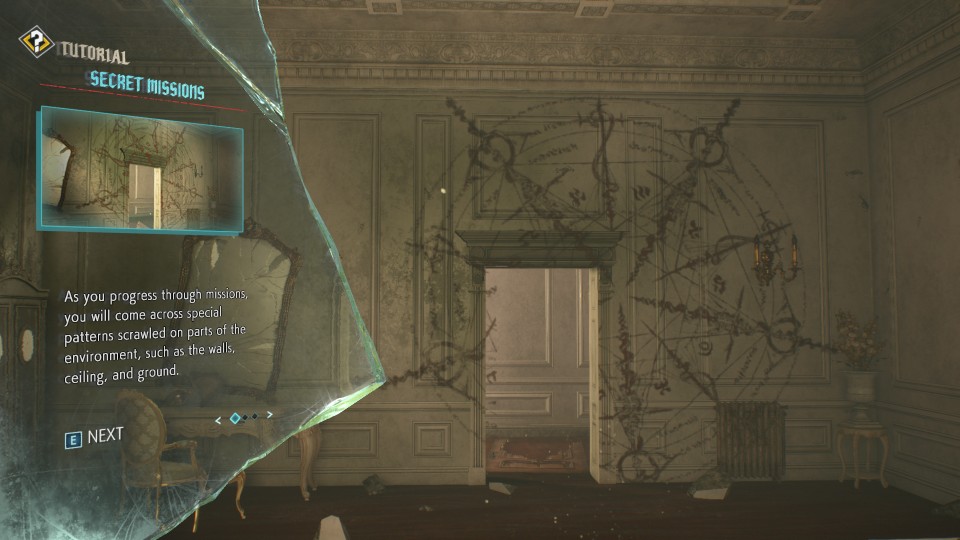Go to the next tutorial page arrow

coord(270,416)
